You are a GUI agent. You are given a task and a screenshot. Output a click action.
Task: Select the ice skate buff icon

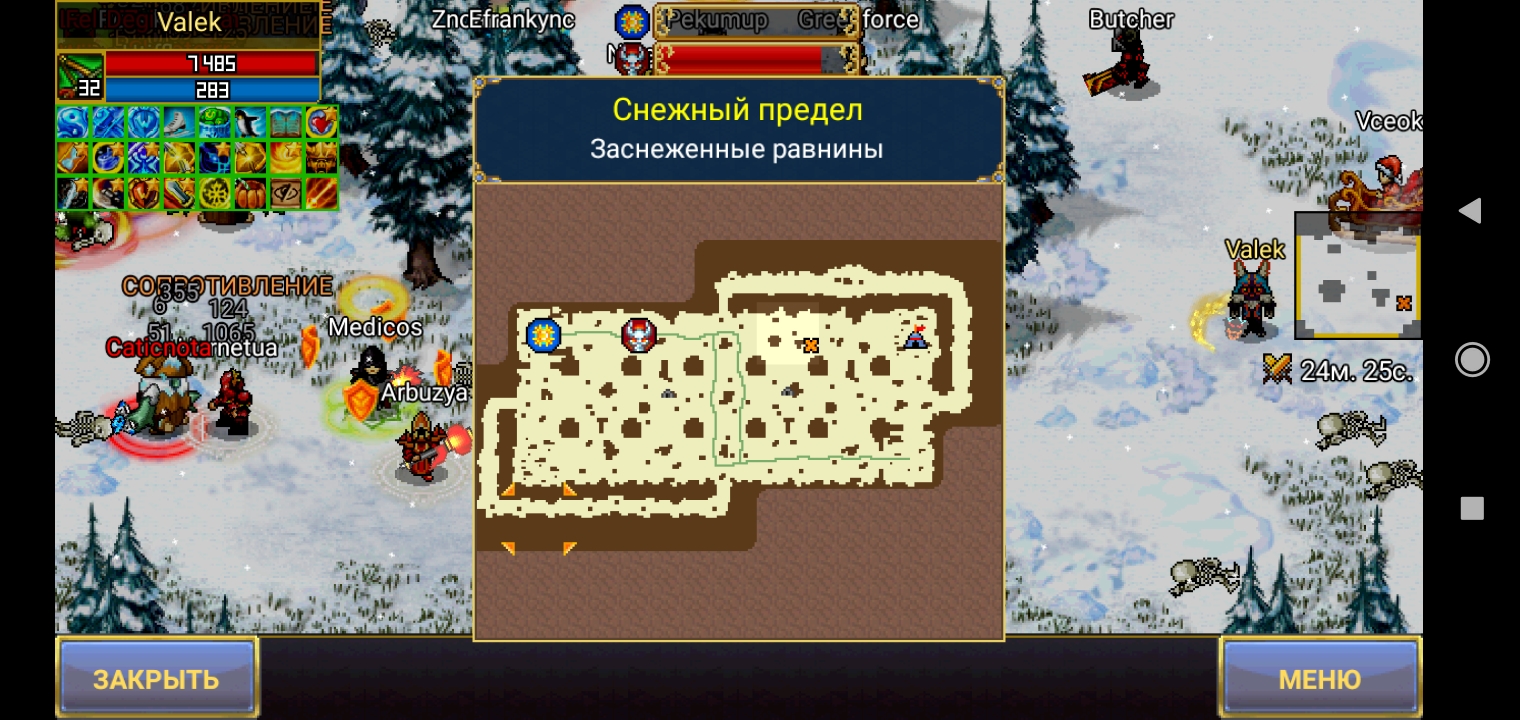(180, 123)
